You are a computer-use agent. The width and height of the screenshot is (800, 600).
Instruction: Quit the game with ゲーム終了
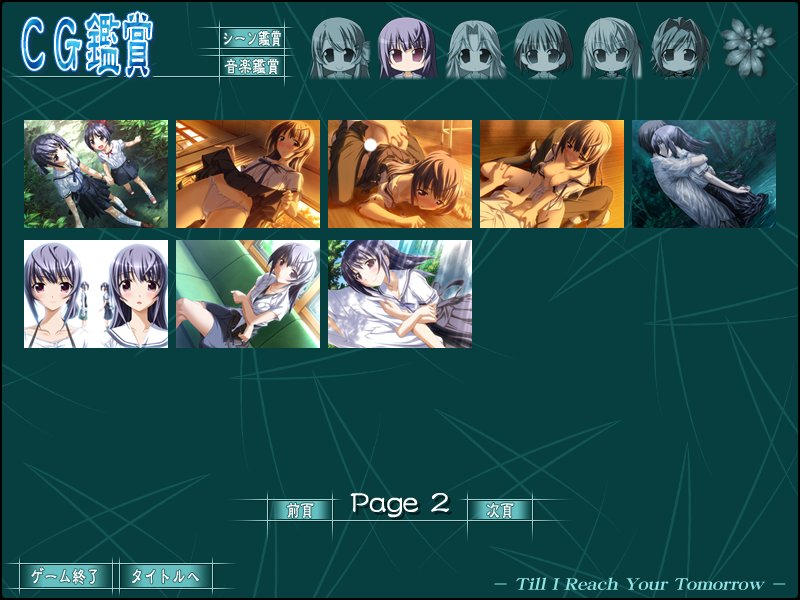tap(65, 576)
